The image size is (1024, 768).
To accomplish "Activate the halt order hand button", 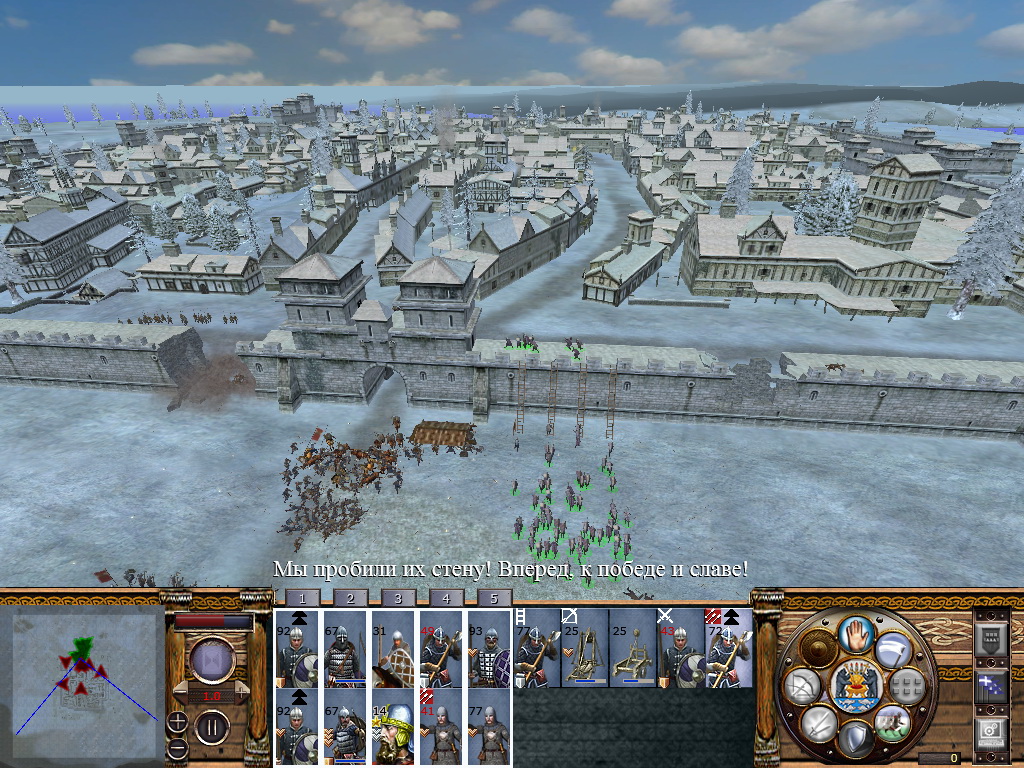I will click(x=856, y=633).
